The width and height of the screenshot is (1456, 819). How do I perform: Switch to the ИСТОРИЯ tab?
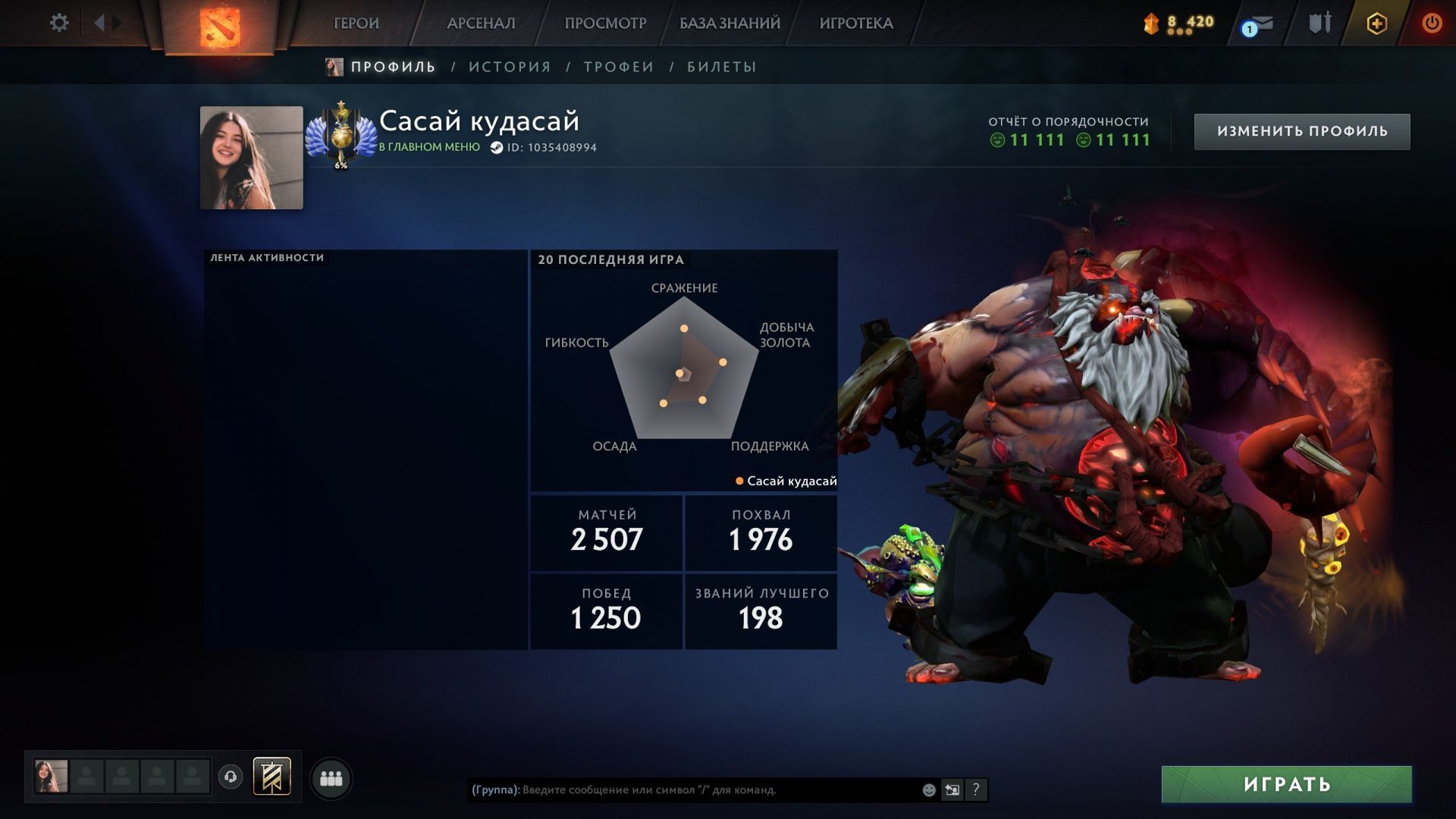(x=510, y=67)
